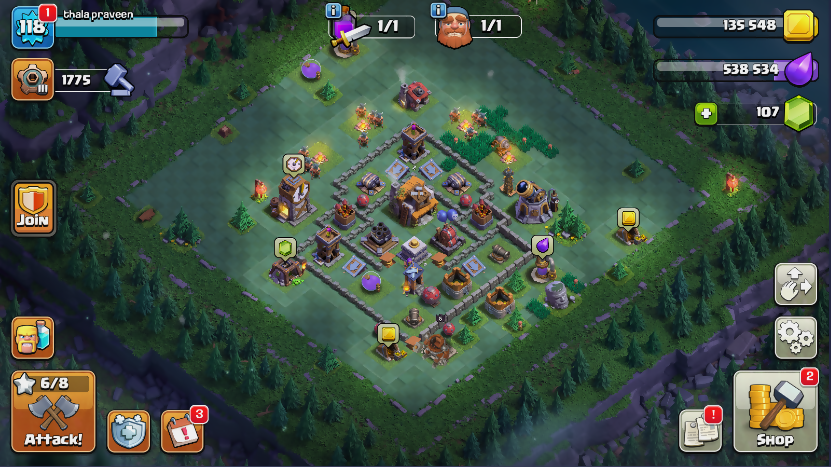Add gems with the green plus button
Screen dimensions: 831x467
click(707, 113)
